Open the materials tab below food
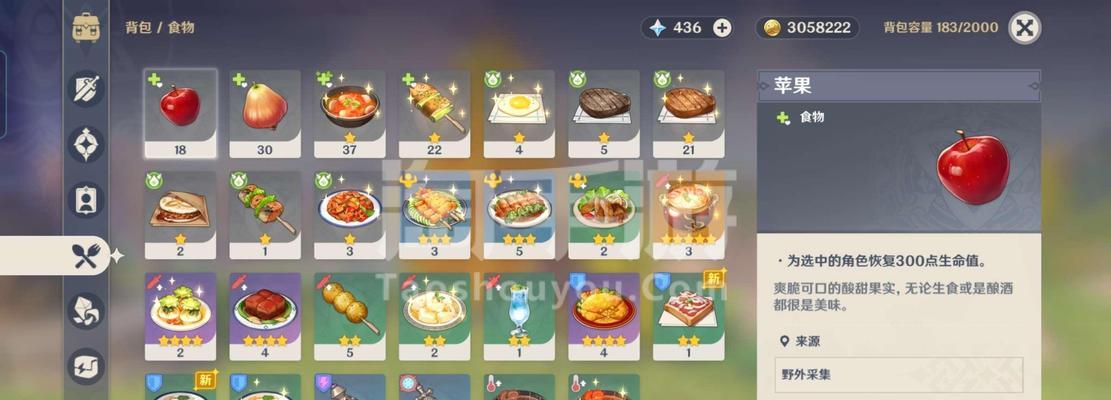The height and width of the screenshot is (400, 1111). coord(86,311)
